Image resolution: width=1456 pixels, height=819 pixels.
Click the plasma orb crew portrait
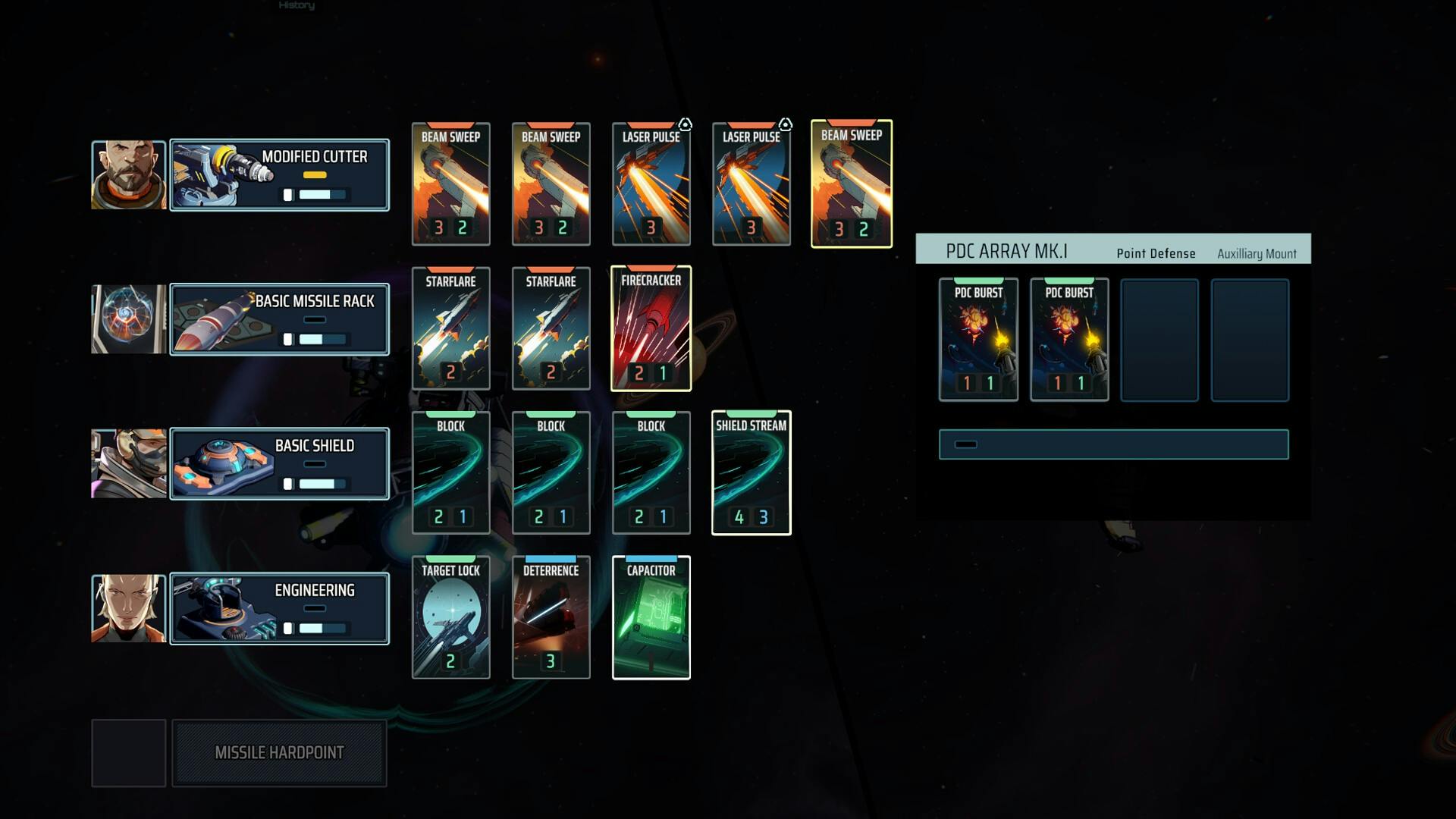[128, 319]
